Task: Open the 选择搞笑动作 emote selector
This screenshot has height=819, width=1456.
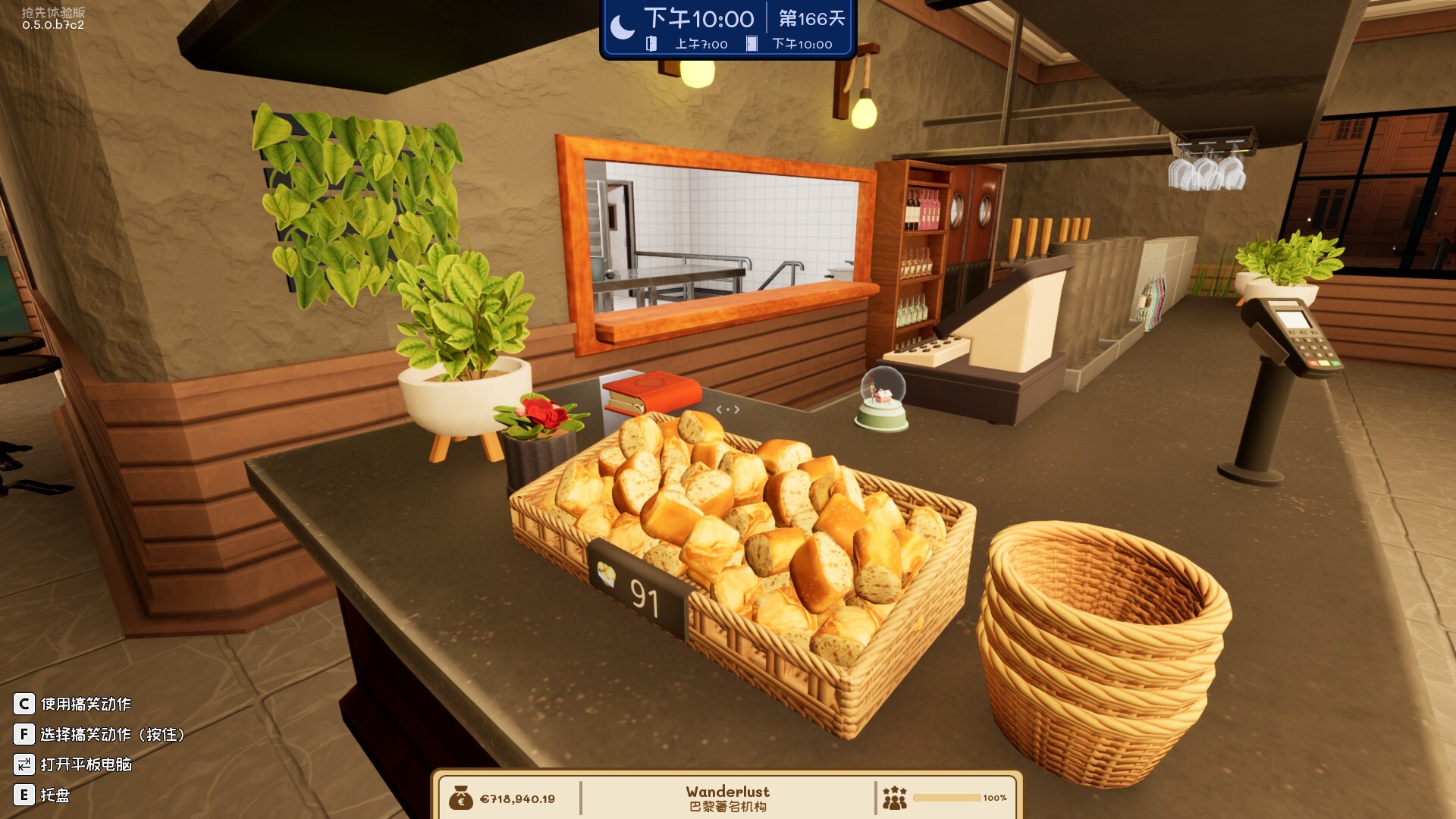Action: click(114, 734)
